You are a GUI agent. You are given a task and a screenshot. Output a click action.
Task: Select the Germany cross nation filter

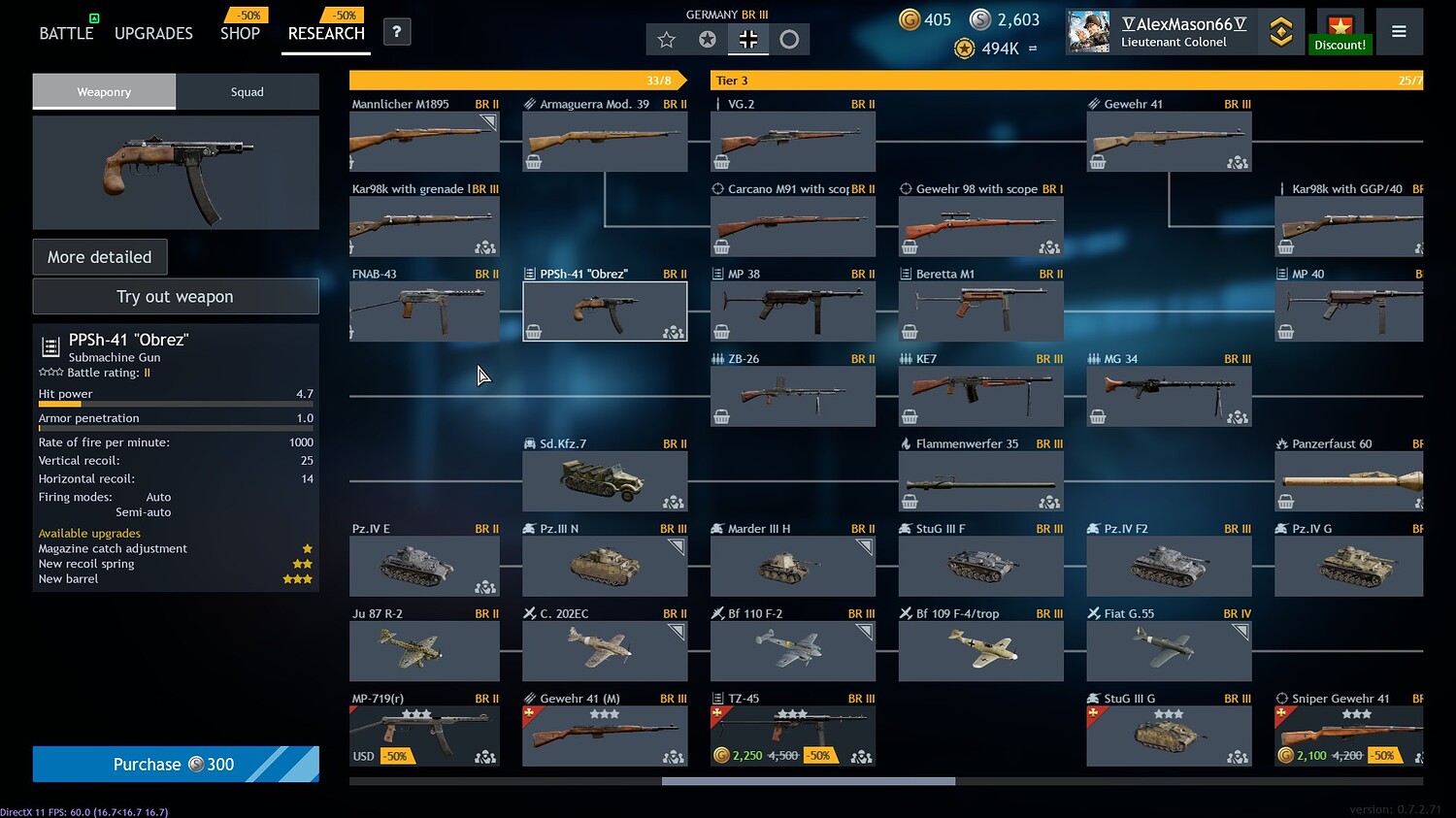pos(747,39)
